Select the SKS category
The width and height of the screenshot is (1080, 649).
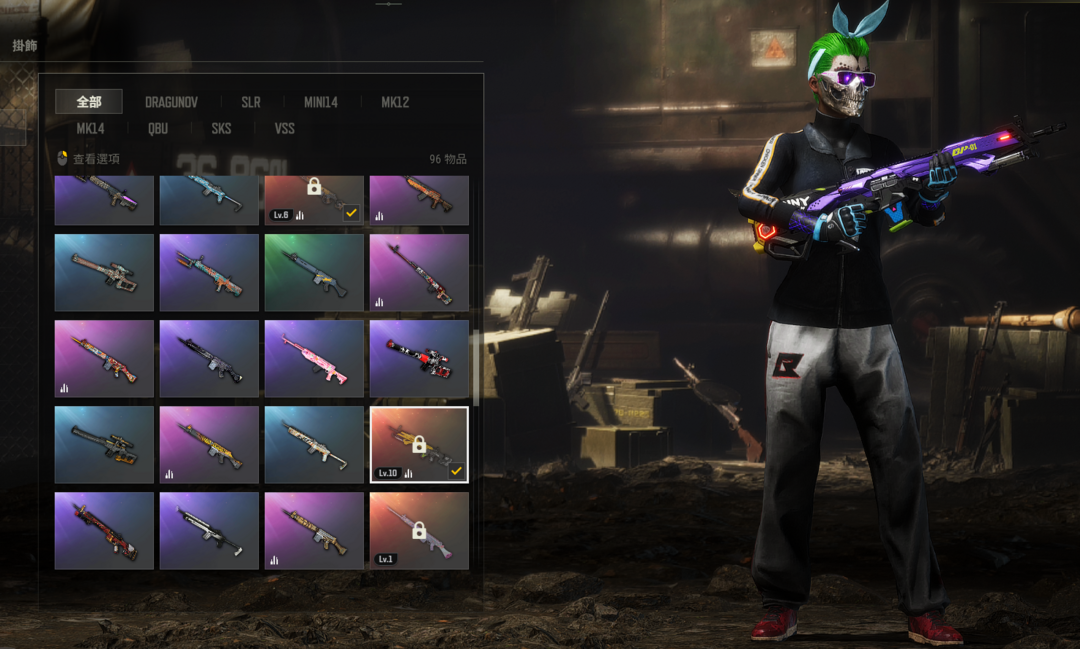tap(221, 128)
